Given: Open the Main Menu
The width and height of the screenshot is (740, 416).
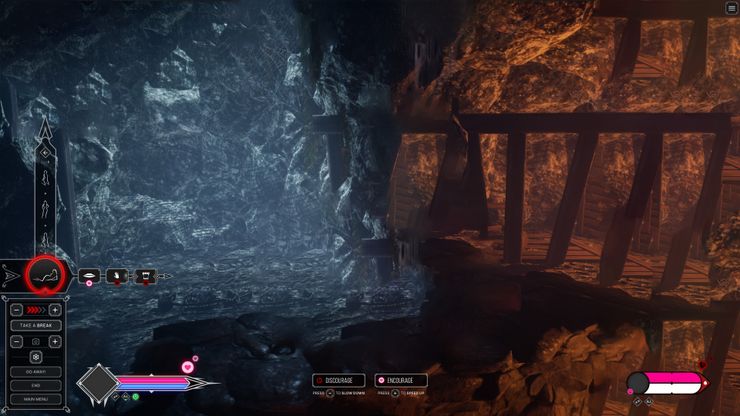Looking at the screenshot, I should 36,399.
